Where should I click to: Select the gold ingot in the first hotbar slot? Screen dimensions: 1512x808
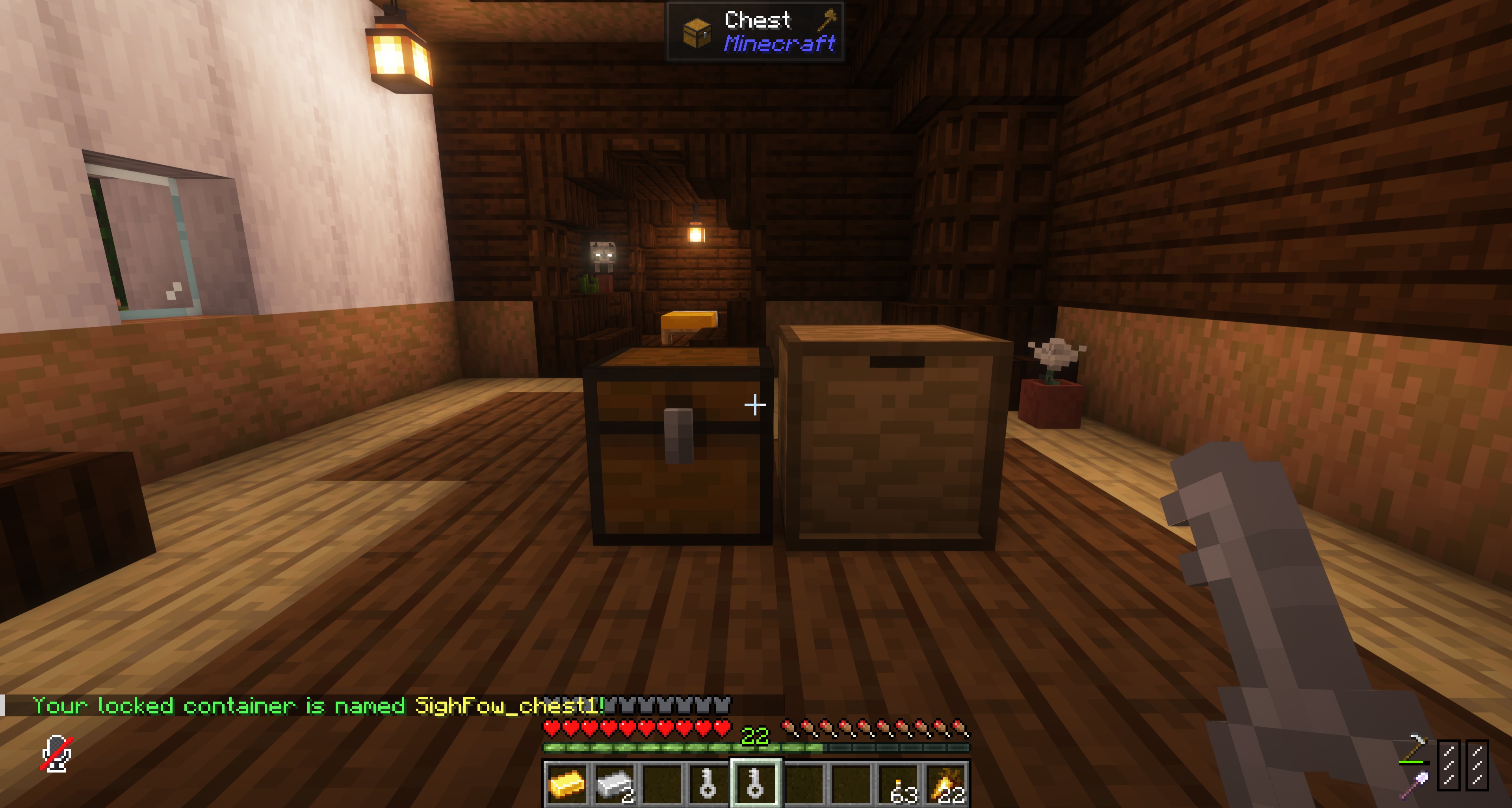pos(568,784)
